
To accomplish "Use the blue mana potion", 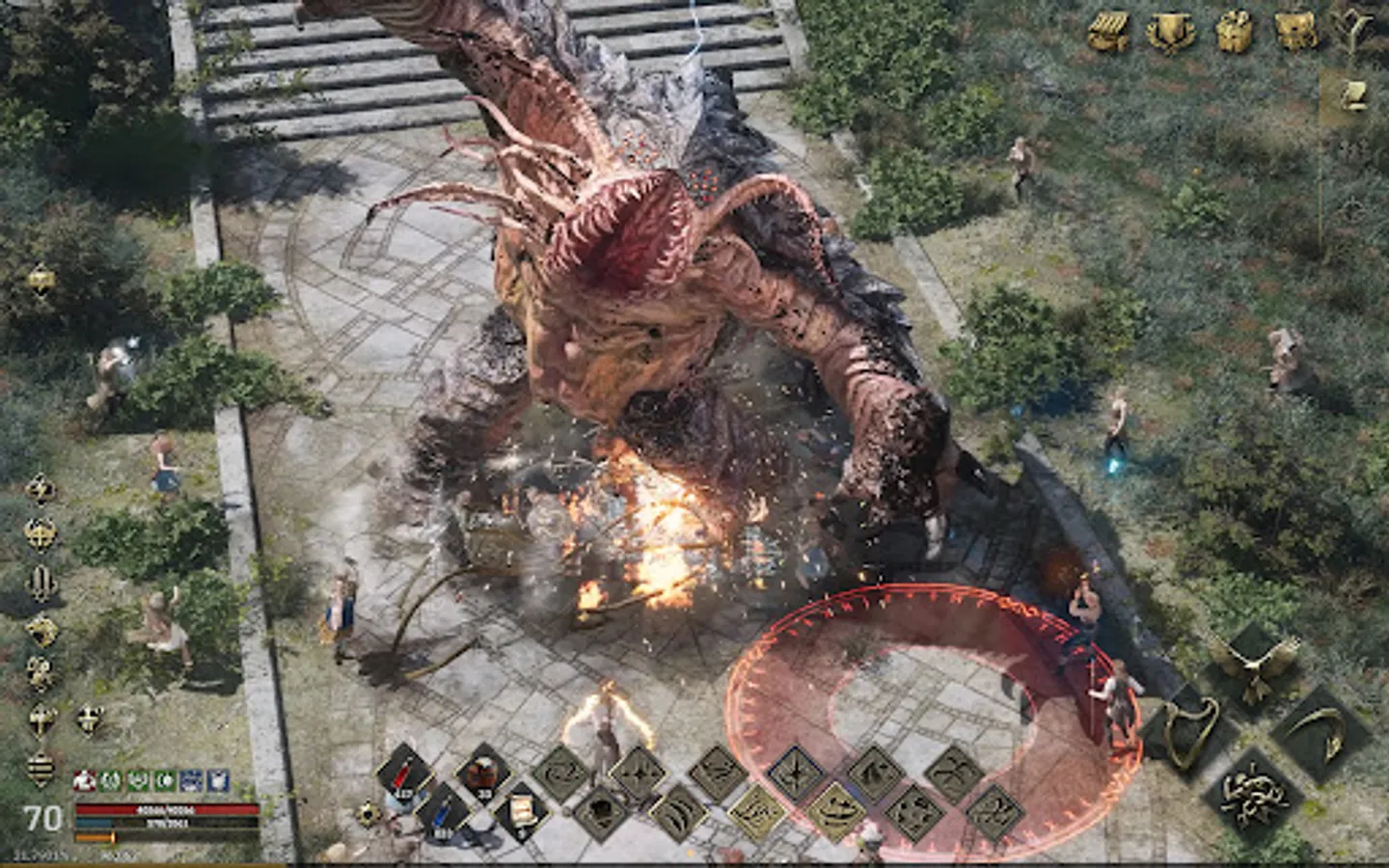I will point(444,815).
